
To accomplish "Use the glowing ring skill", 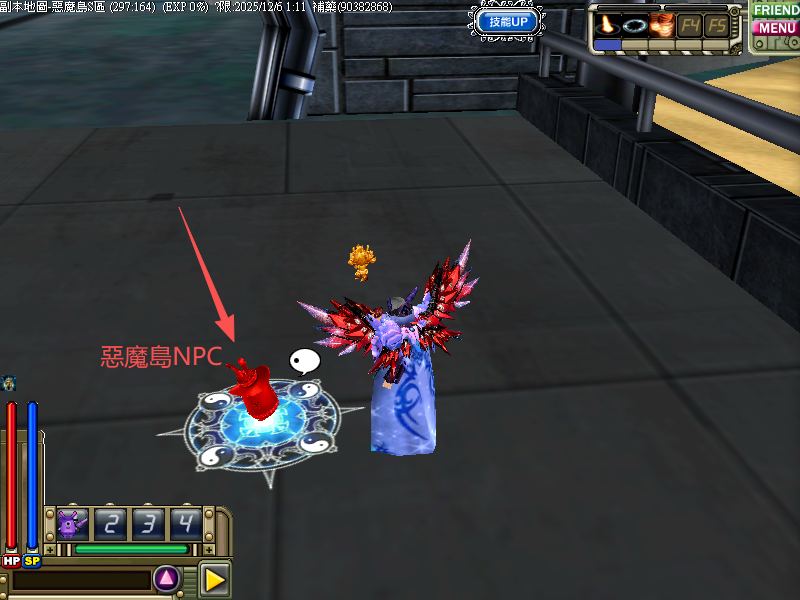I will click(x=633, y=24).
